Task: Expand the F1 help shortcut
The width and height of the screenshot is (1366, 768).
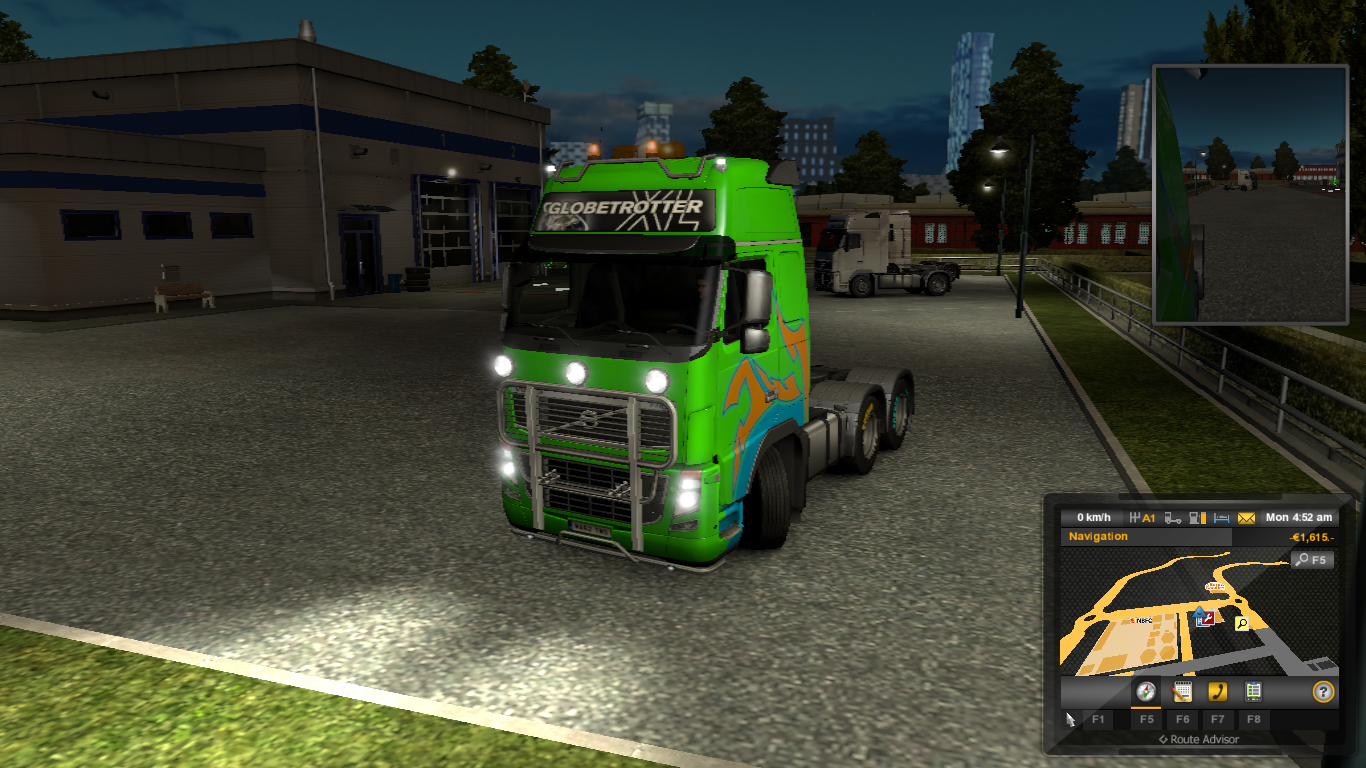Action: (1098, 720)
